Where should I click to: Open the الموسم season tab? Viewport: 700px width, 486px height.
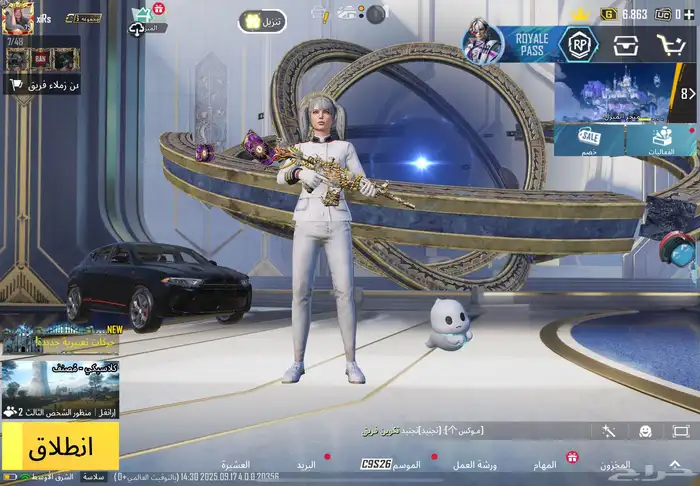(407, 465)
